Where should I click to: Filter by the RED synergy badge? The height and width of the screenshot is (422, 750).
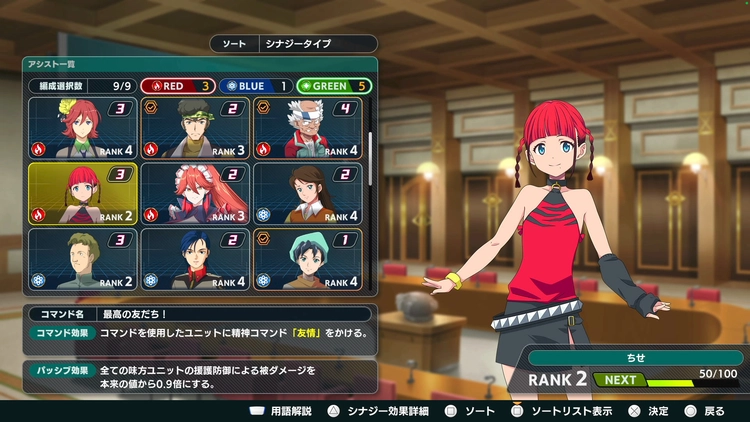click(x=176, y=86)
